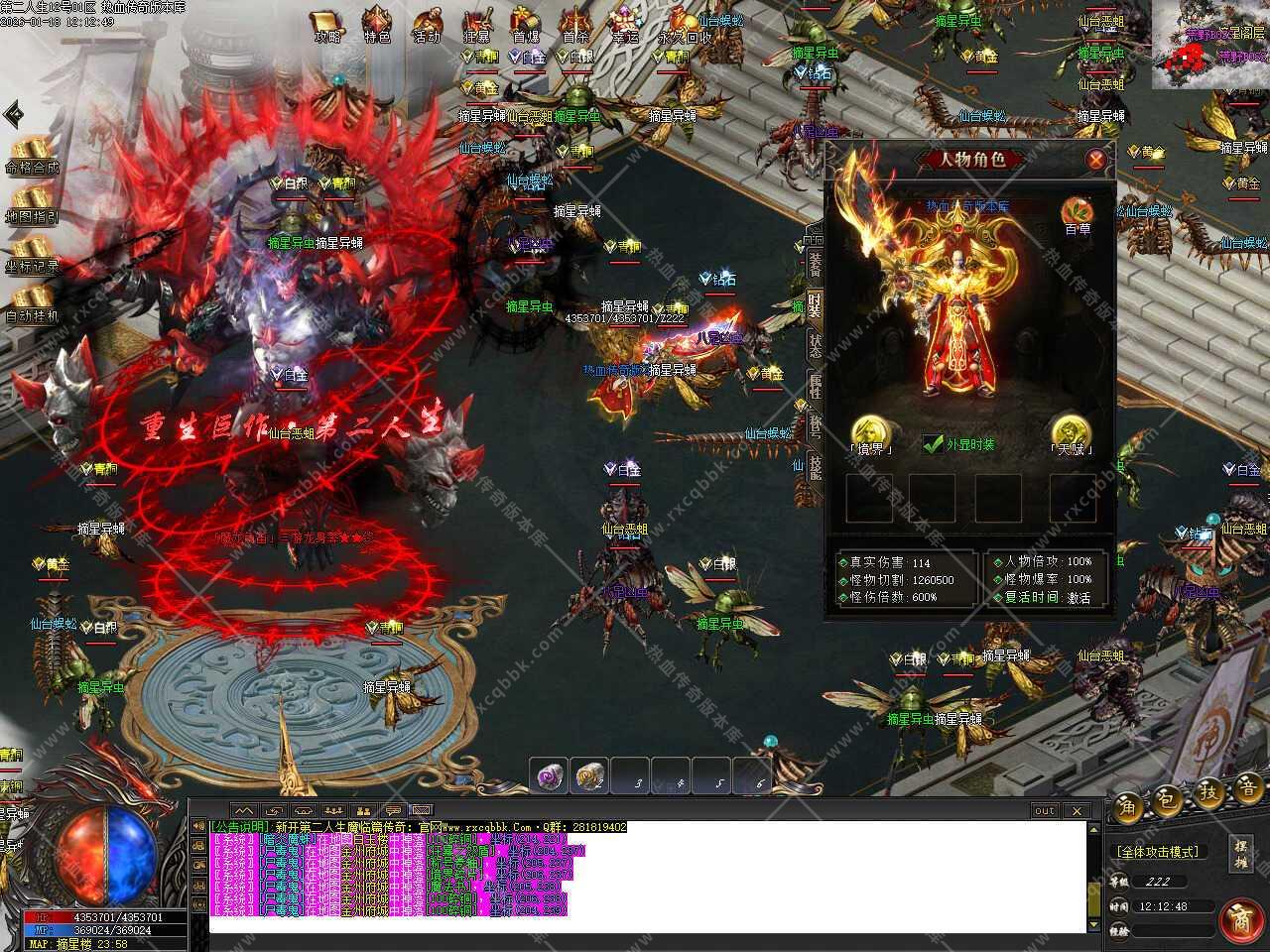Activate the 自动挂机 auto-battle button
Image resolution: width=1270 pixels, height=952 pixels.
(x=32, y=303)
